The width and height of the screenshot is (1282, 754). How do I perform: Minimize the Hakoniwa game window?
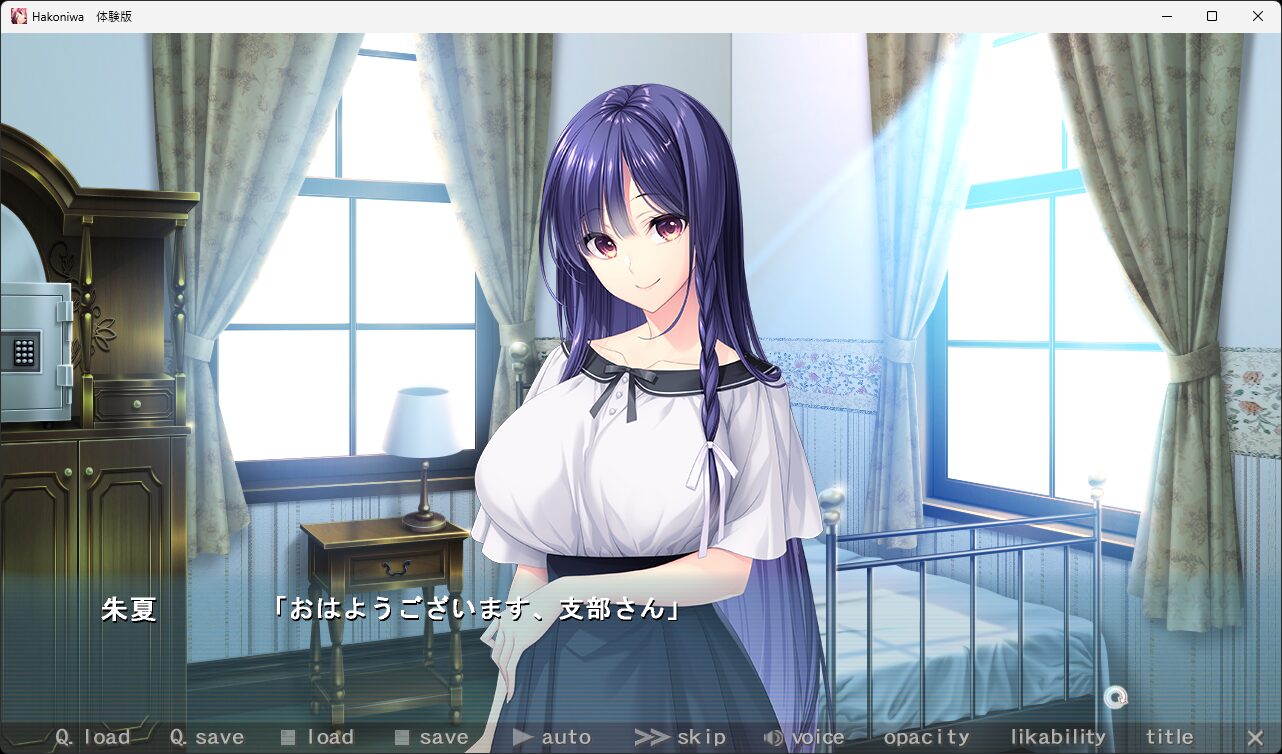pyautogui.click(x=1166, y=16)
